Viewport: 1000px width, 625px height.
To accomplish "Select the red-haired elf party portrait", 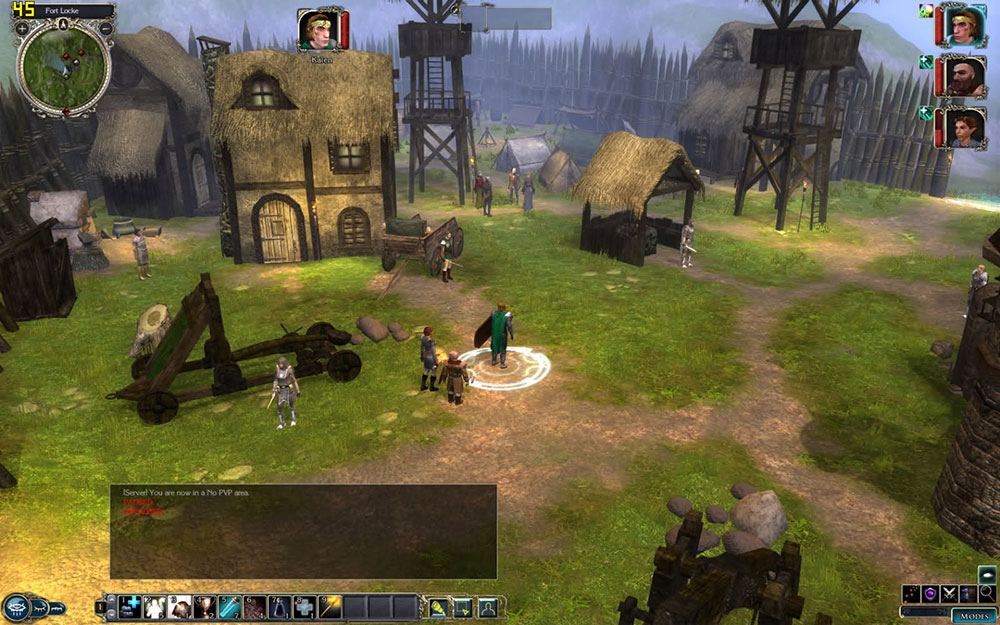I will pyautogui.click(x=964, y=127).
